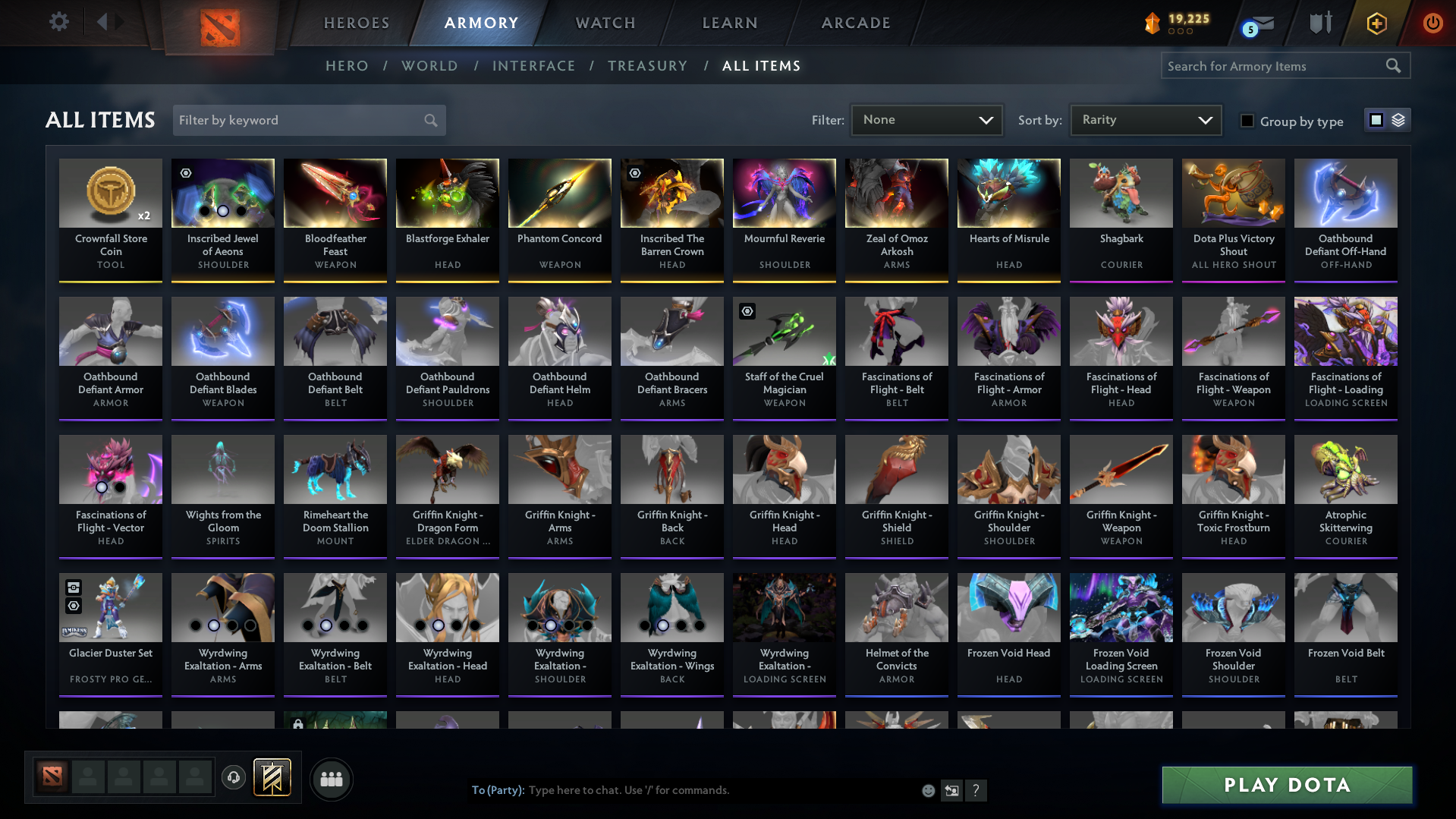
Task: Click the armory battle gear icon beside mail
Action: click(1320, 24)
